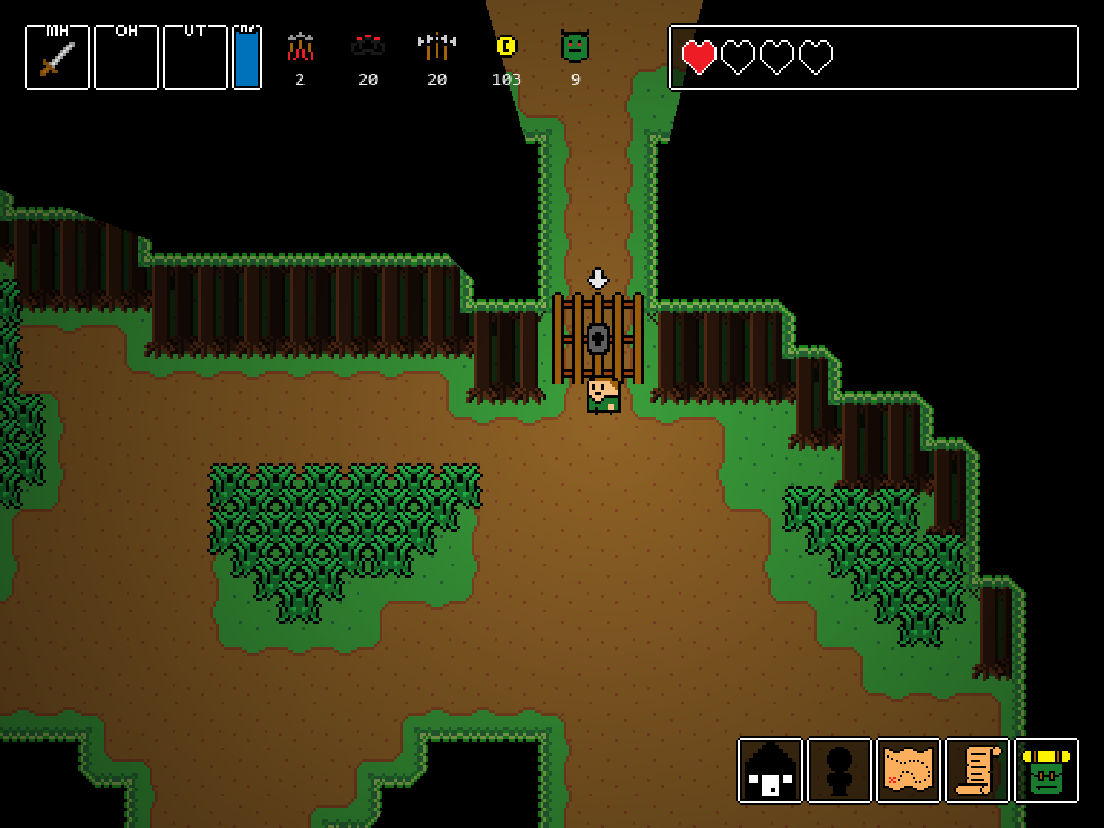Open the treasure map

[x=908, y=771]
